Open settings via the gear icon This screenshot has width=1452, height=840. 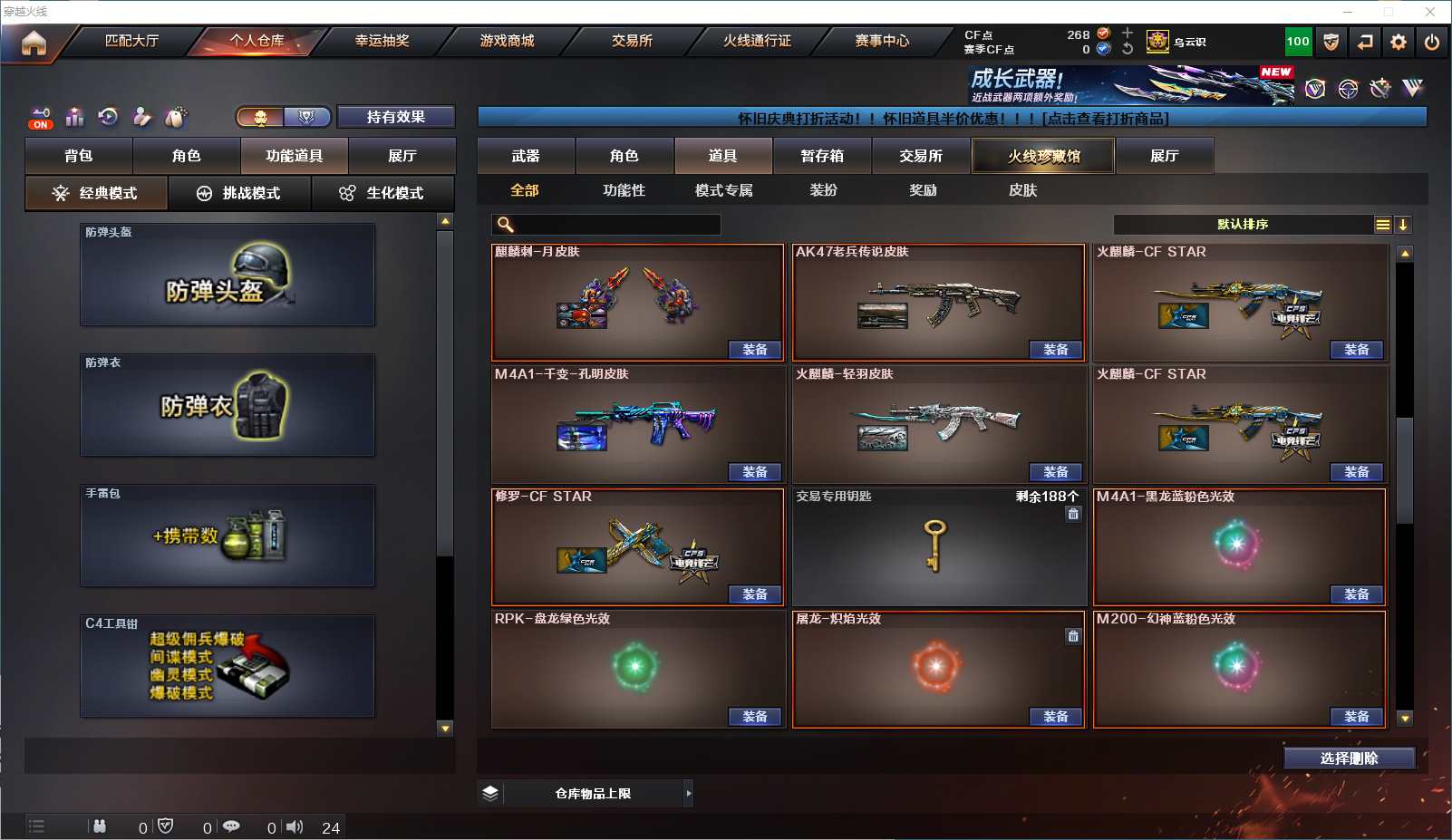(1399, 42)
